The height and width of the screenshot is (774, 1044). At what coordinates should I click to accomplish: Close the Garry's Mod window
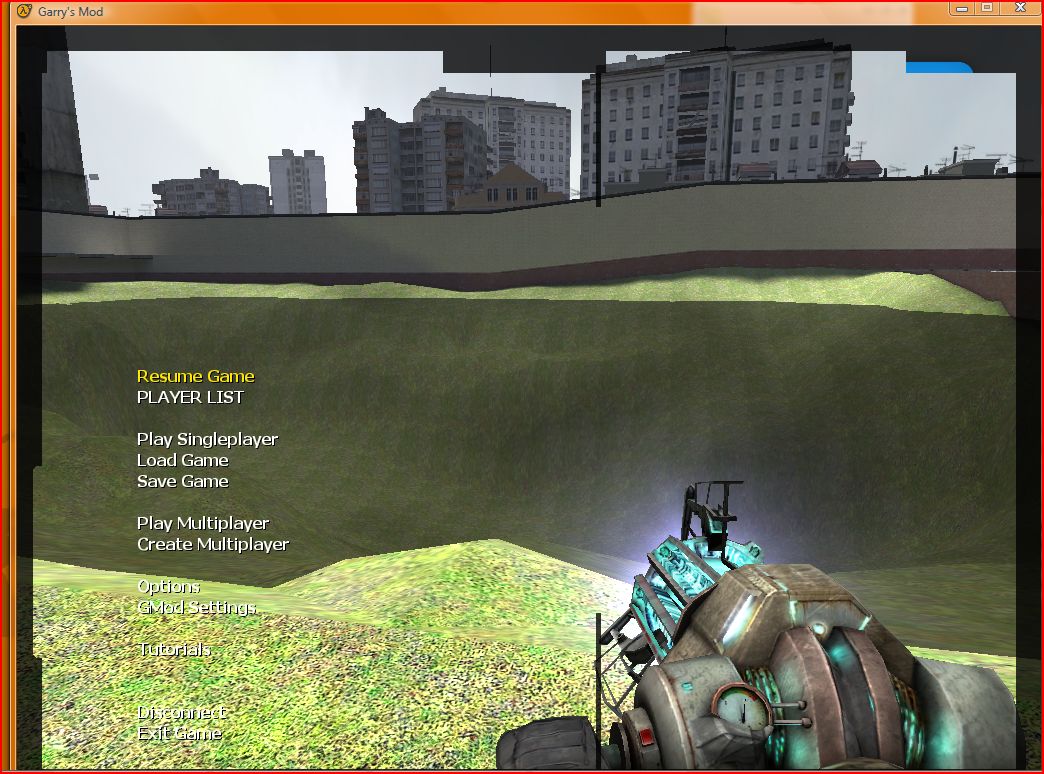1019,8
